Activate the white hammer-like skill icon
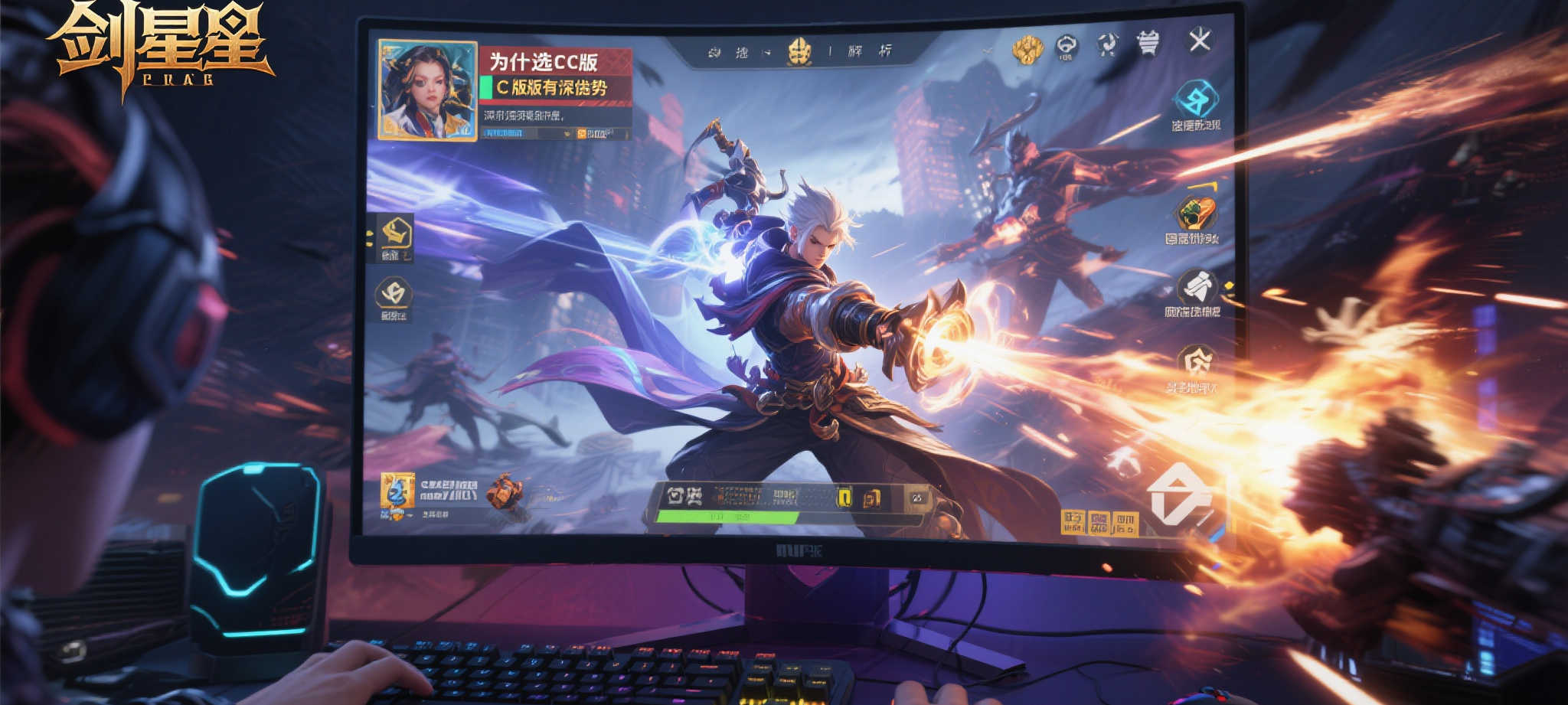Viewport: 1568px width, 705px height. pyautogui.click(x=1197, y=287)
